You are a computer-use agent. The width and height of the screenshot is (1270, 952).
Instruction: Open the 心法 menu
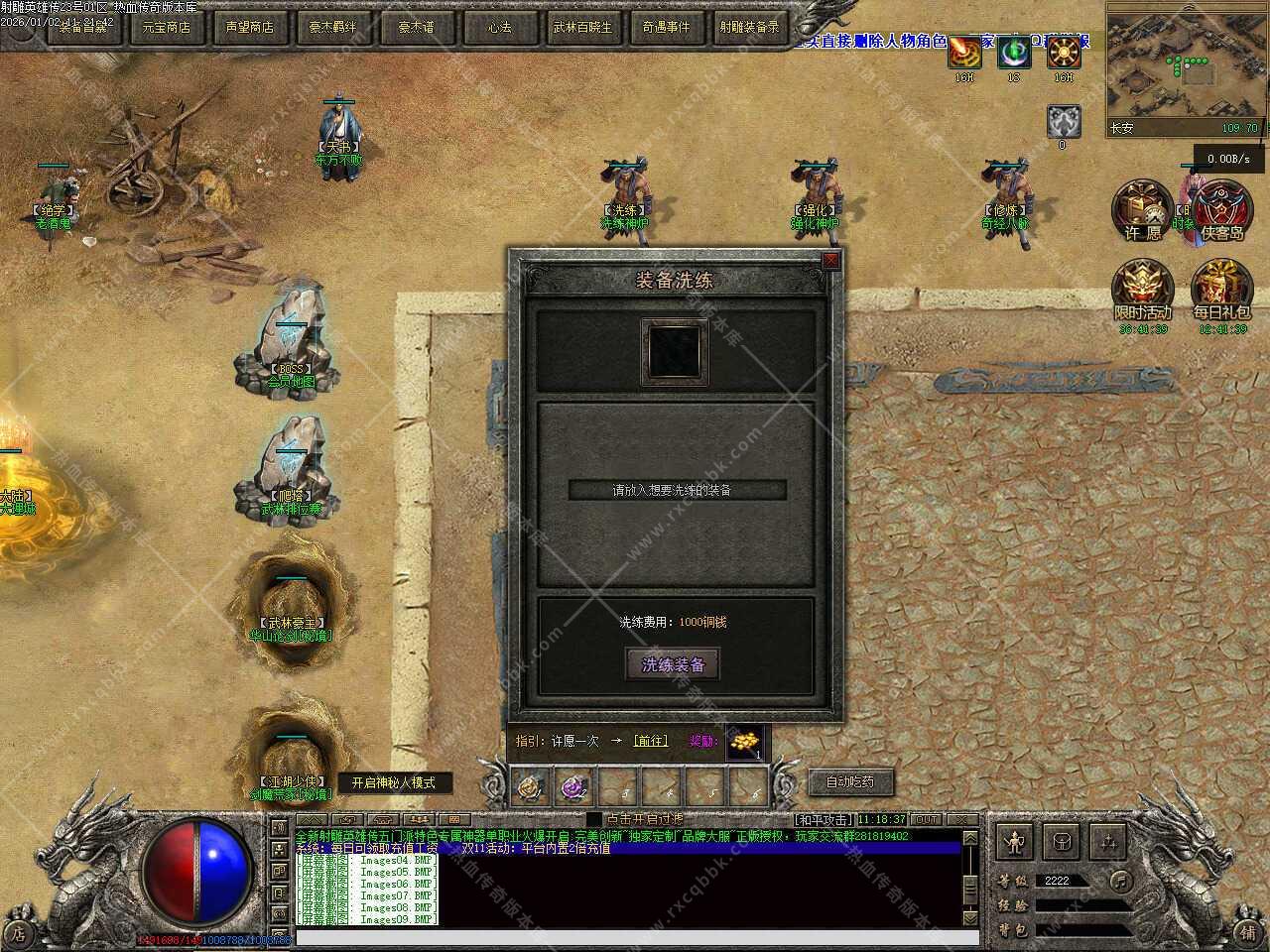click(x=499, y=27)
